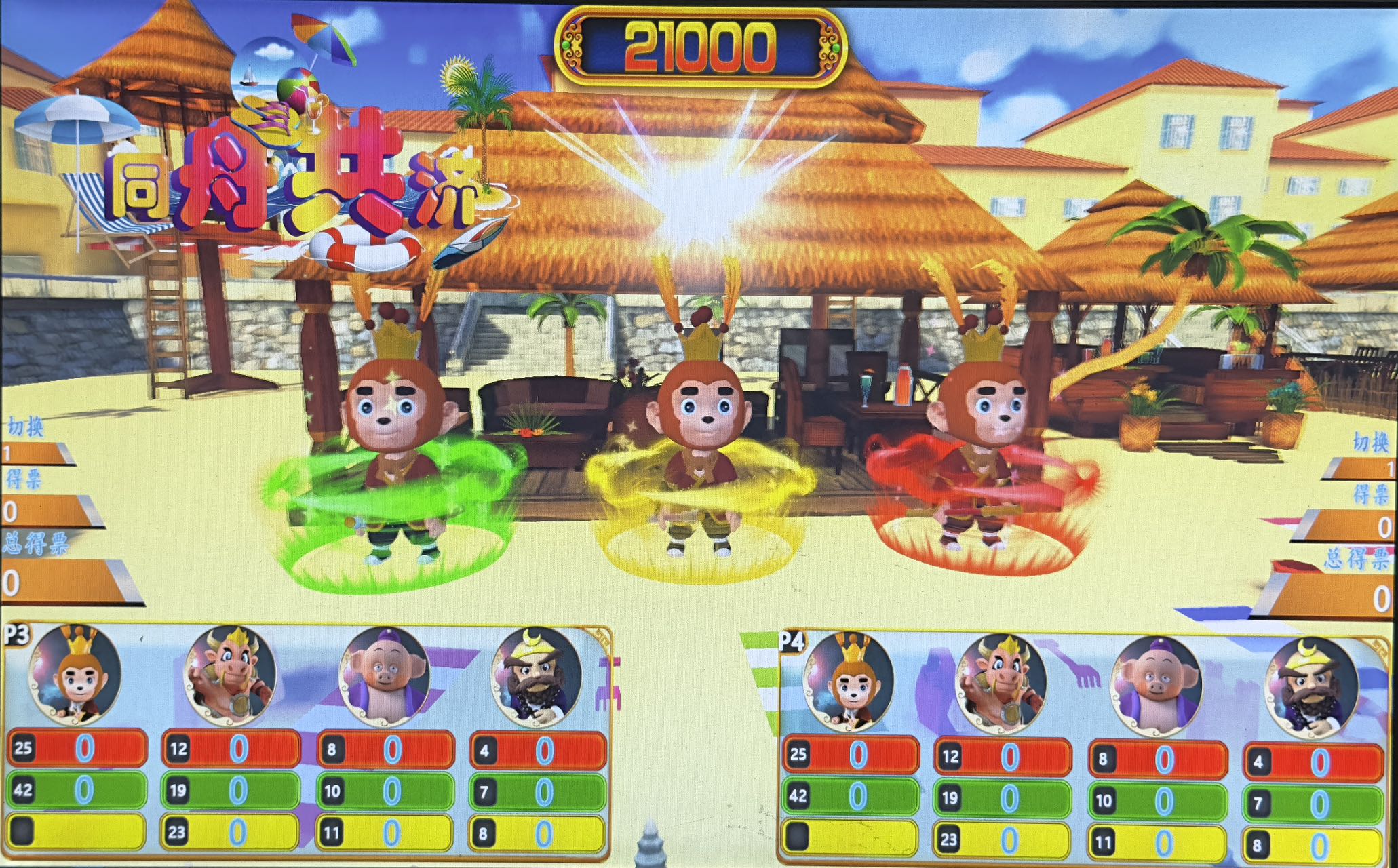1398x868 pixels.
Task: Select P3's red 12 bull demon bet bar
Action: pos(231,749)
